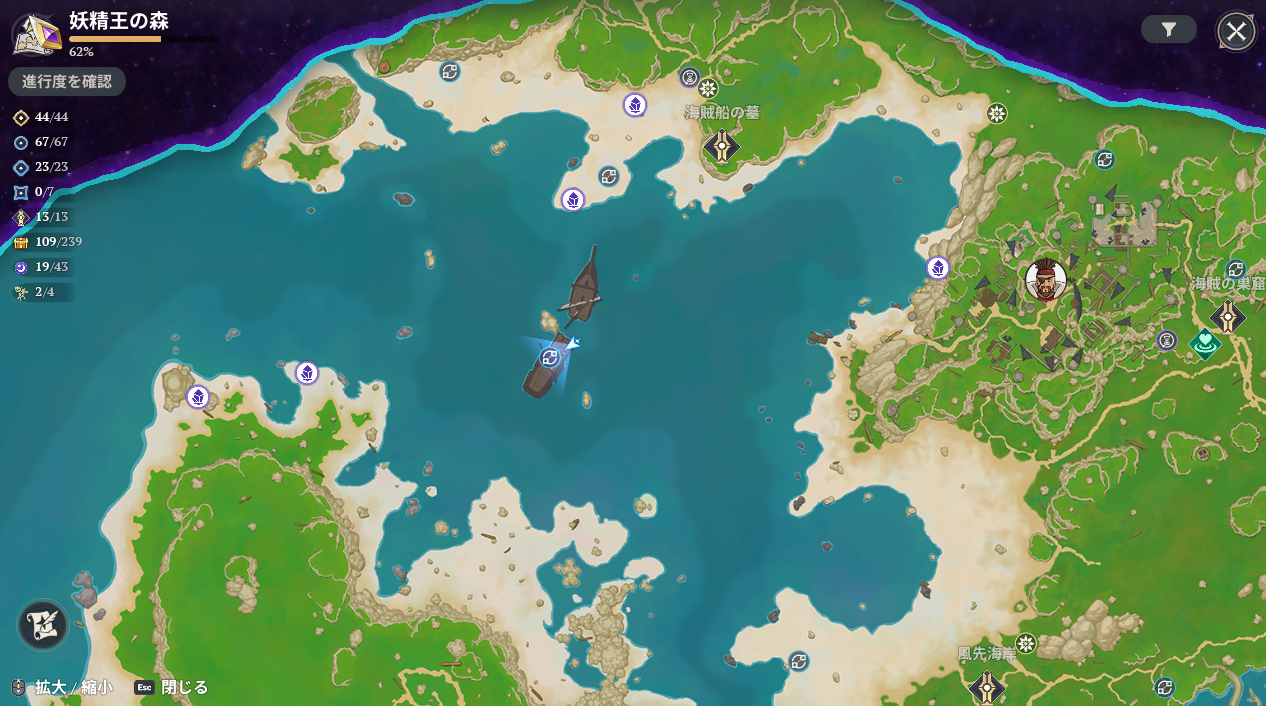This screenshot has height=706, width=1266.
Task: Open the map marker filter
Action: [1168, 30]
